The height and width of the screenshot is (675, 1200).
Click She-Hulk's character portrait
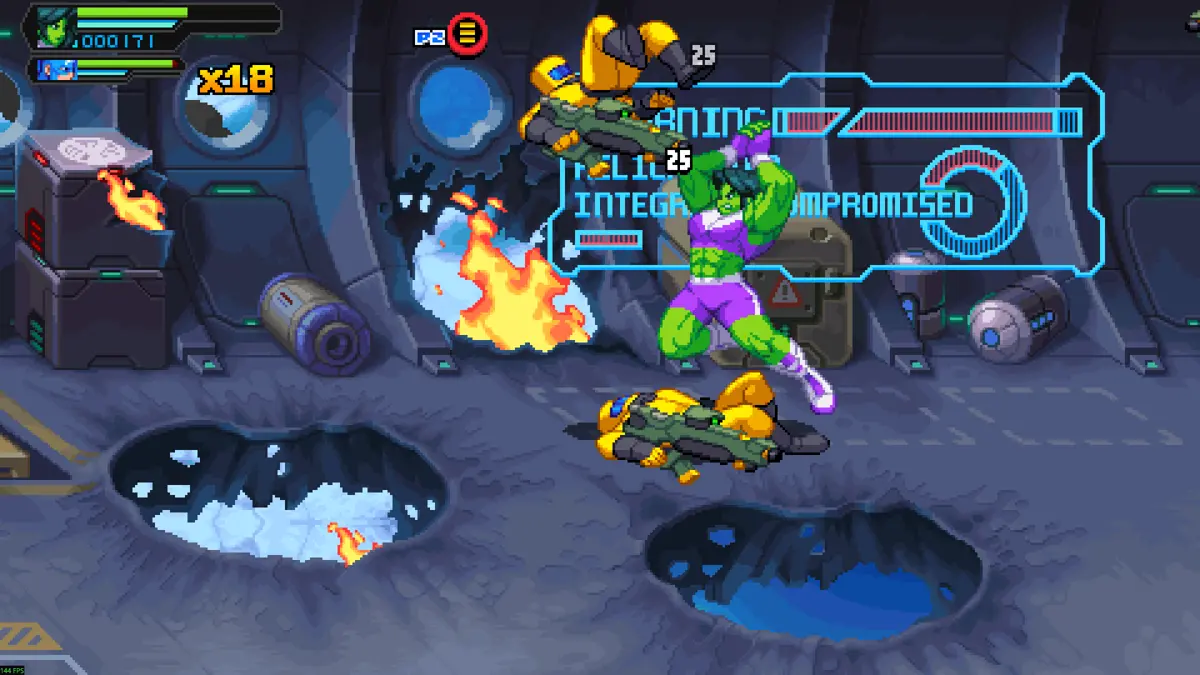pos(54,27)
